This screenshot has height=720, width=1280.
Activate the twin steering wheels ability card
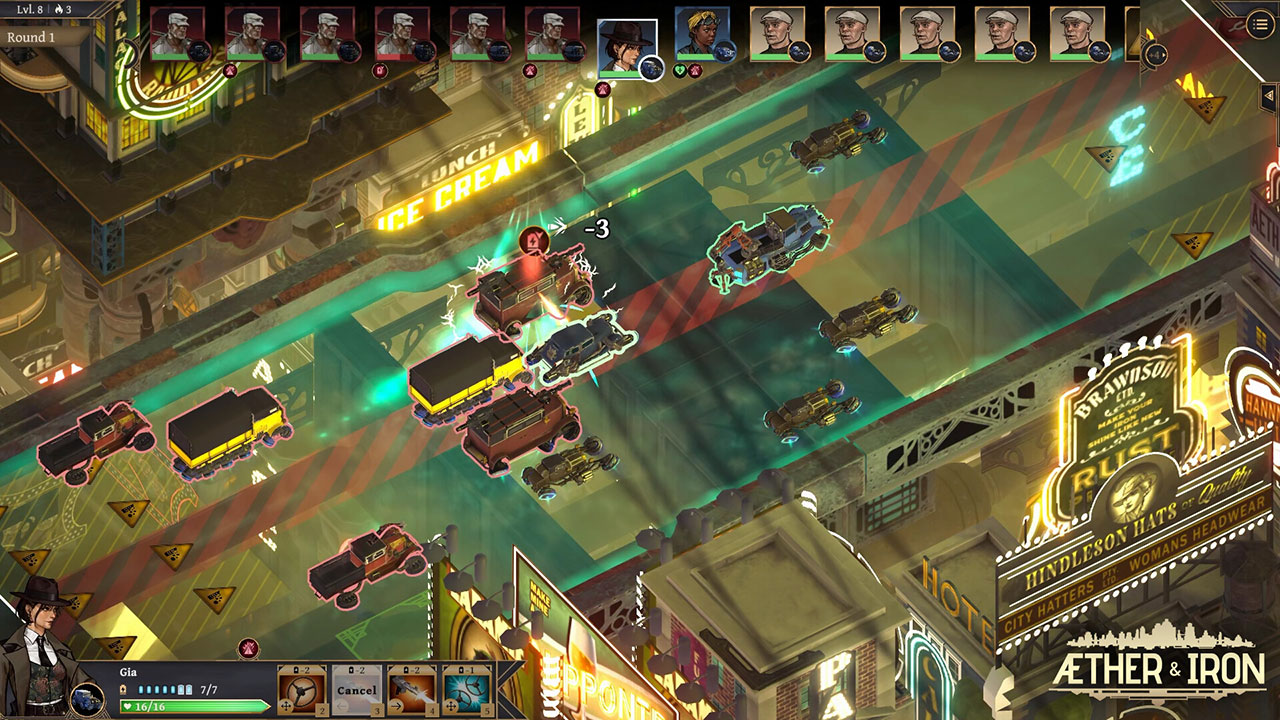[x=467, y=689]
